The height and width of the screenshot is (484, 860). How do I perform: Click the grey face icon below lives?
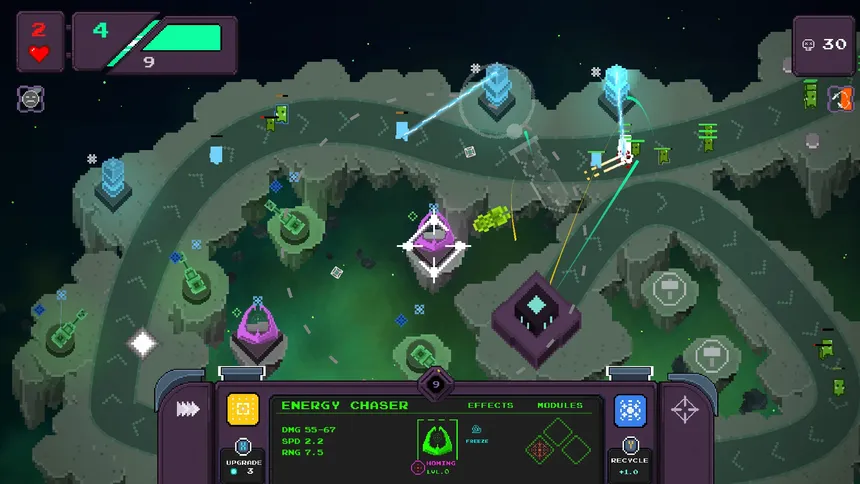click(x=30, y=98)
